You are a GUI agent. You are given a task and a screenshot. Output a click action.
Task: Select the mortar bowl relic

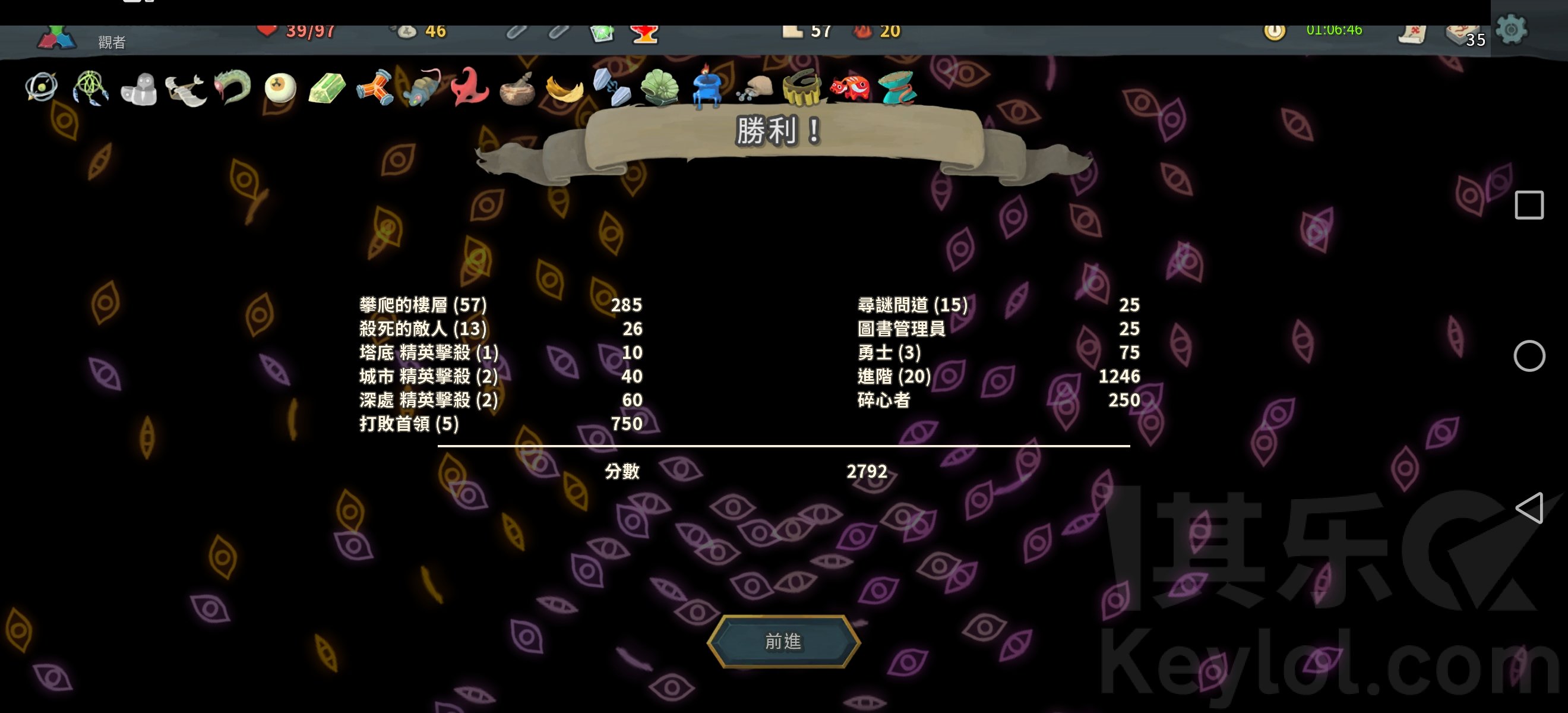tap(517, 90)
